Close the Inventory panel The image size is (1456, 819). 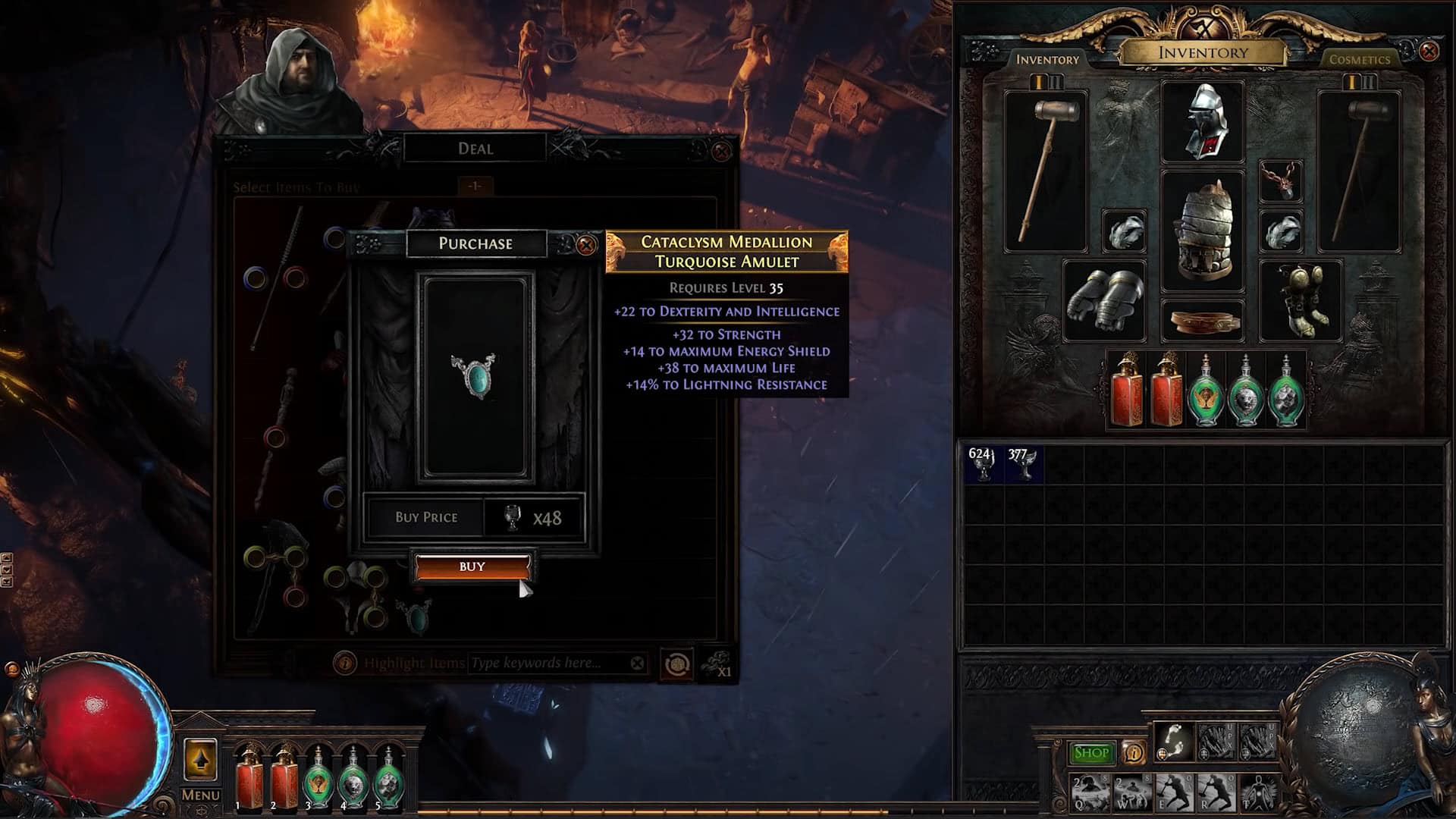click(1428, 52)
